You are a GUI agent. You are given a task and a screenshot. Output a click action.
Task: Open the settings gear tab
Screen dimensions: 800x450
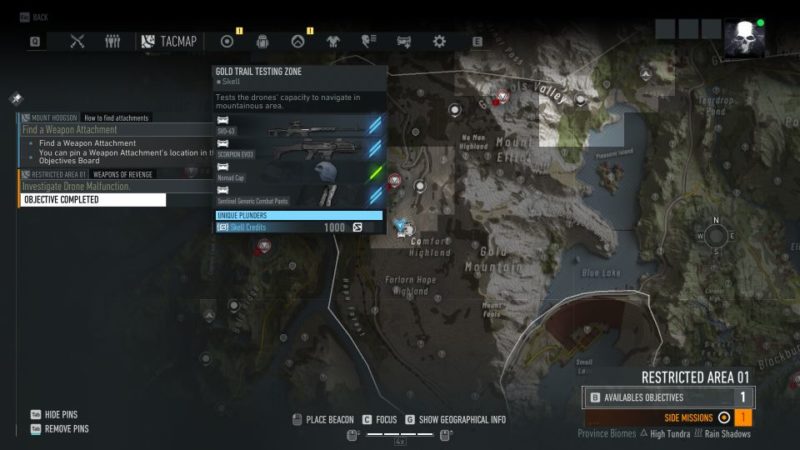click(x=439, y=41)
